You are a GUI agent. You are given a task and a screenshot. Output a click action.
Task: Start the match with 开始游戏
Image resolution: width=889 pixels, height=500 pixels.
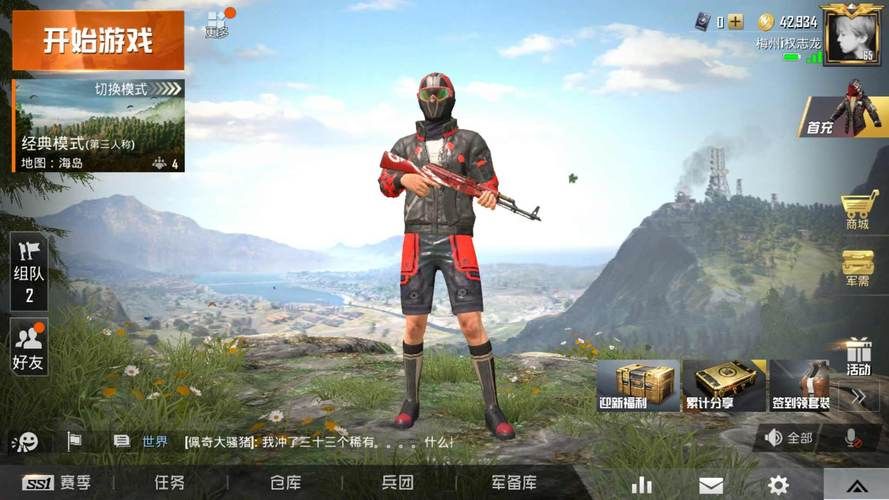[x=98, y=41]
